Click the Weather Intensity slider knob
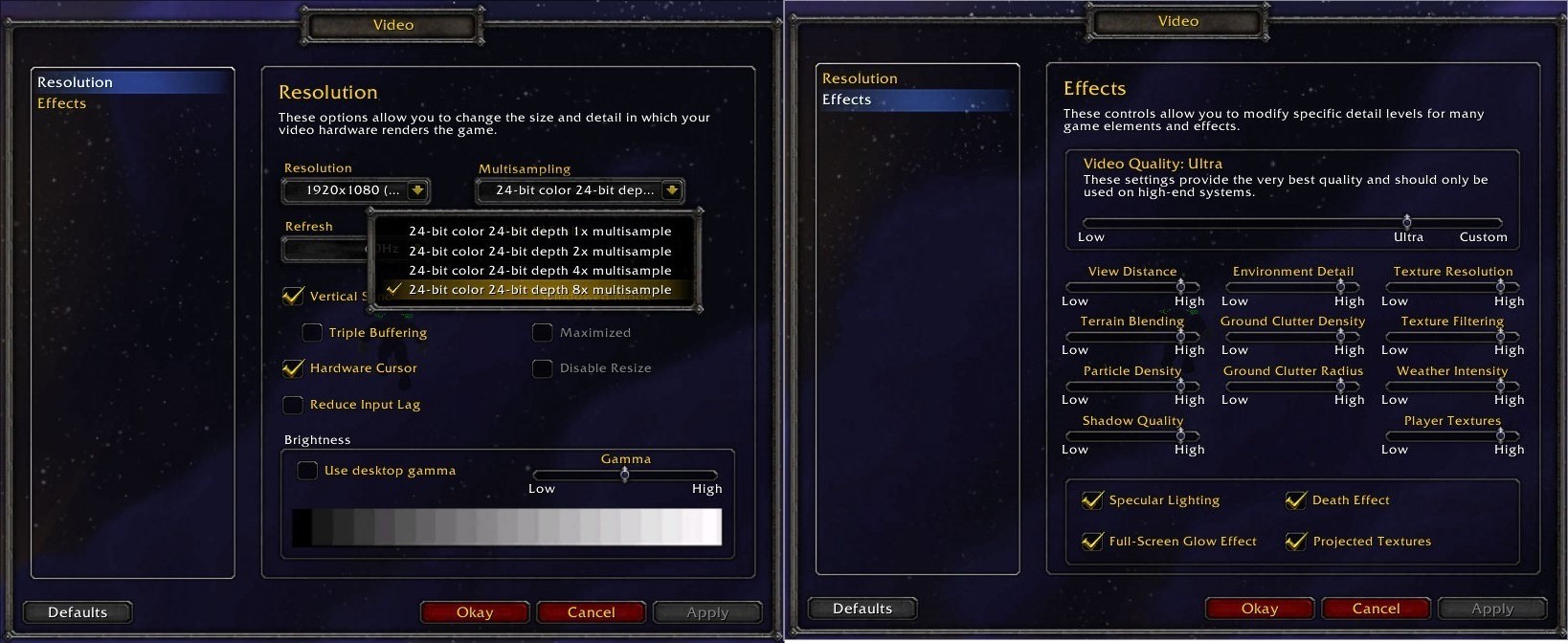Image resolution: width=1568 pixels, height=643 pixels. [x=1500, y=386]
